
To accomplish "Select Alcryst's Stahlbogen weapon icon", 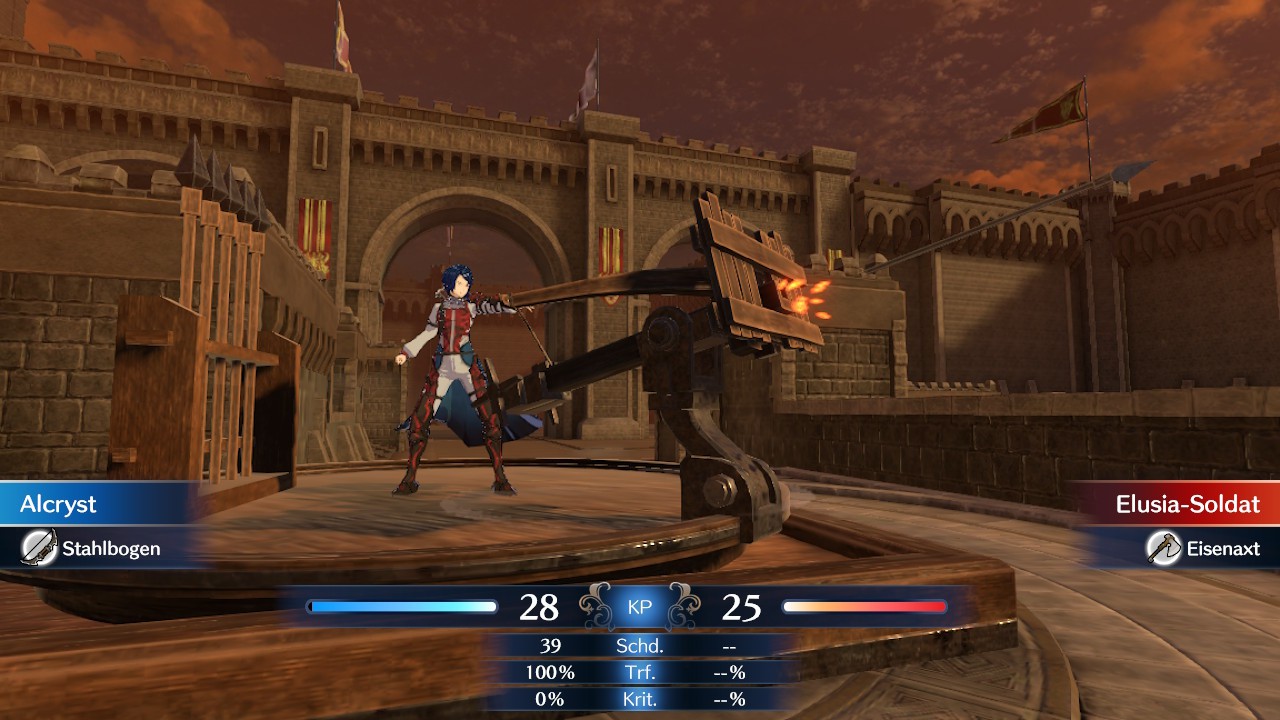I will click(38, 548).
